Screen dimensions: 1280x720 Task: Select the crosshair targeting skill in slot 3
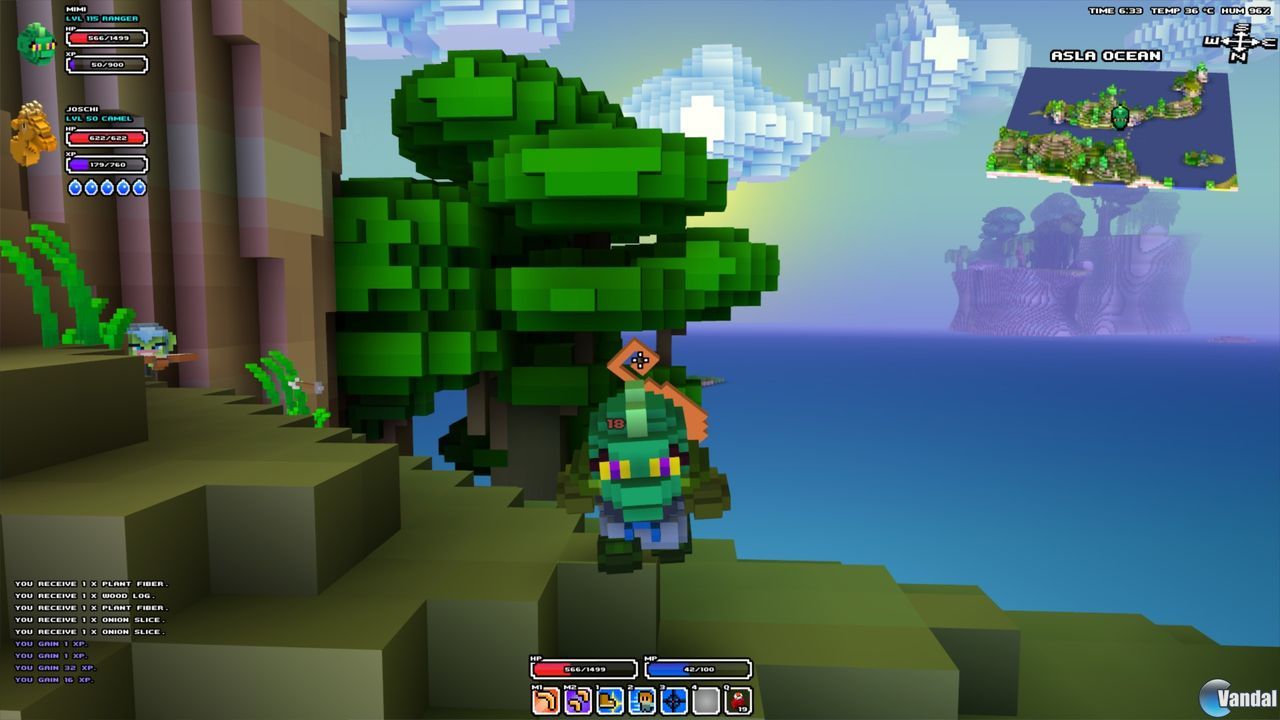point(672,701)
